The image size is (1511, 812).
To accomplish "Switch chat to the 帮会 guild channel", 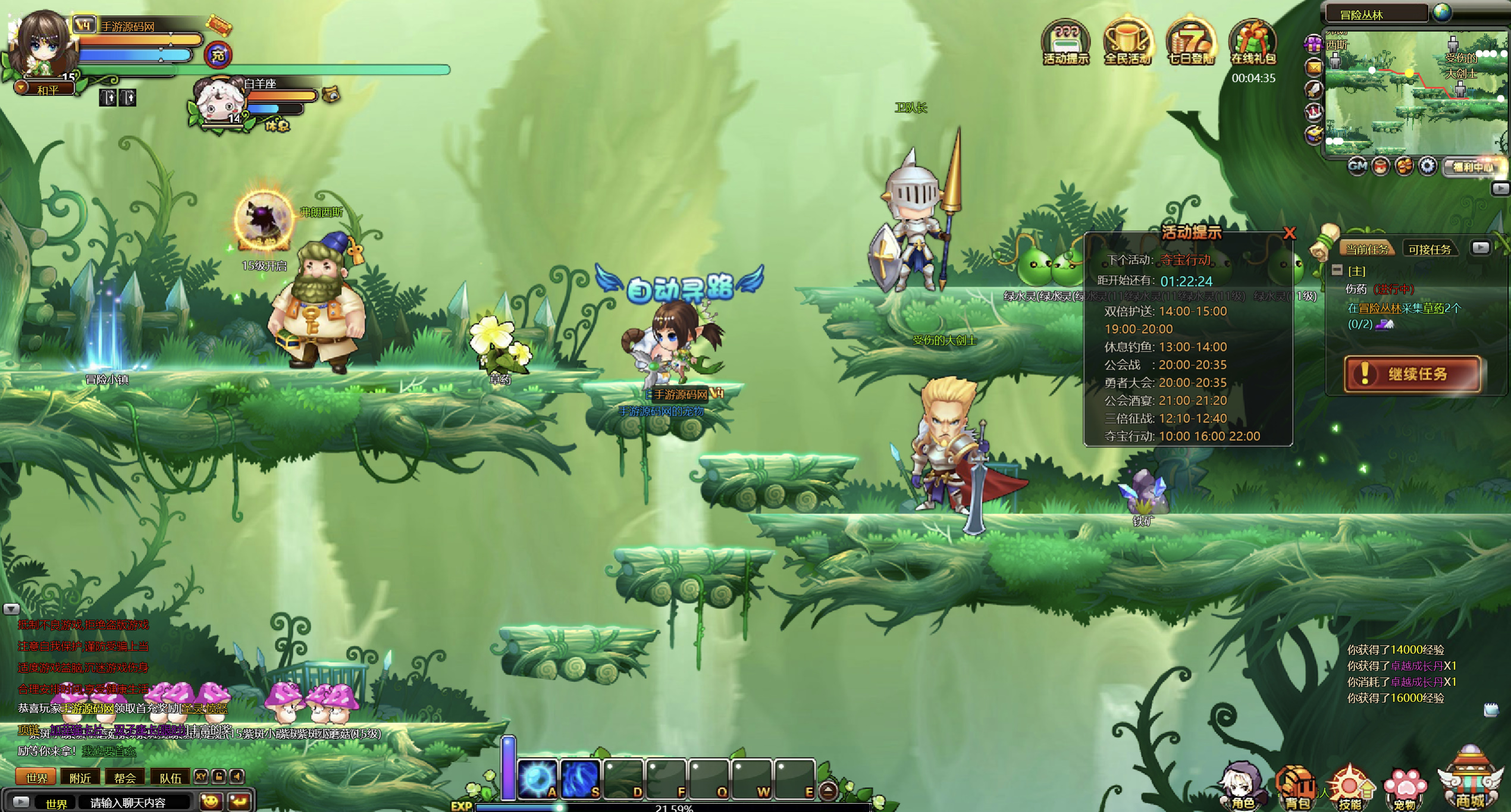I will click(x=125, y=777).
